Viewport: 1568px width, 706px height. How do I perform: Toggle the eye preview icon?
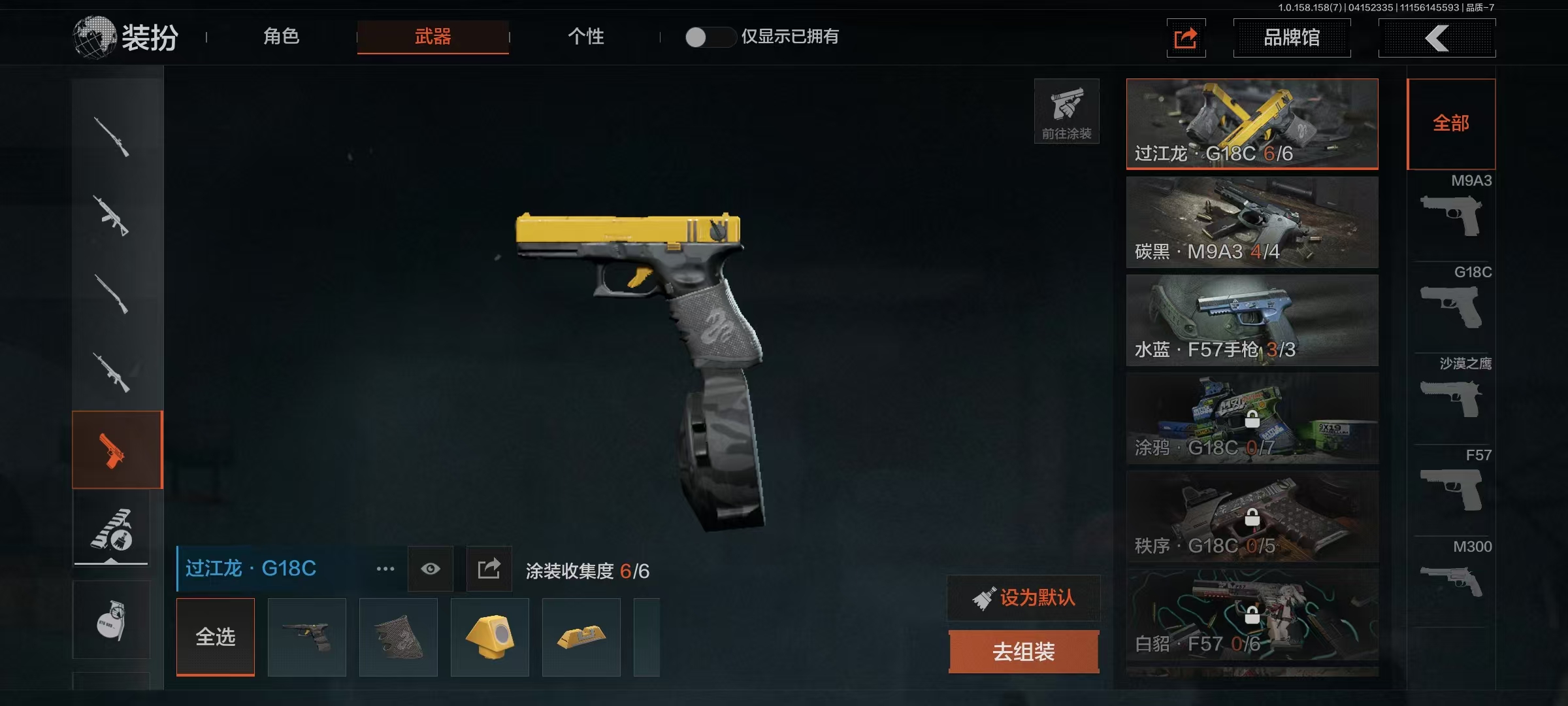click(430, 569)
